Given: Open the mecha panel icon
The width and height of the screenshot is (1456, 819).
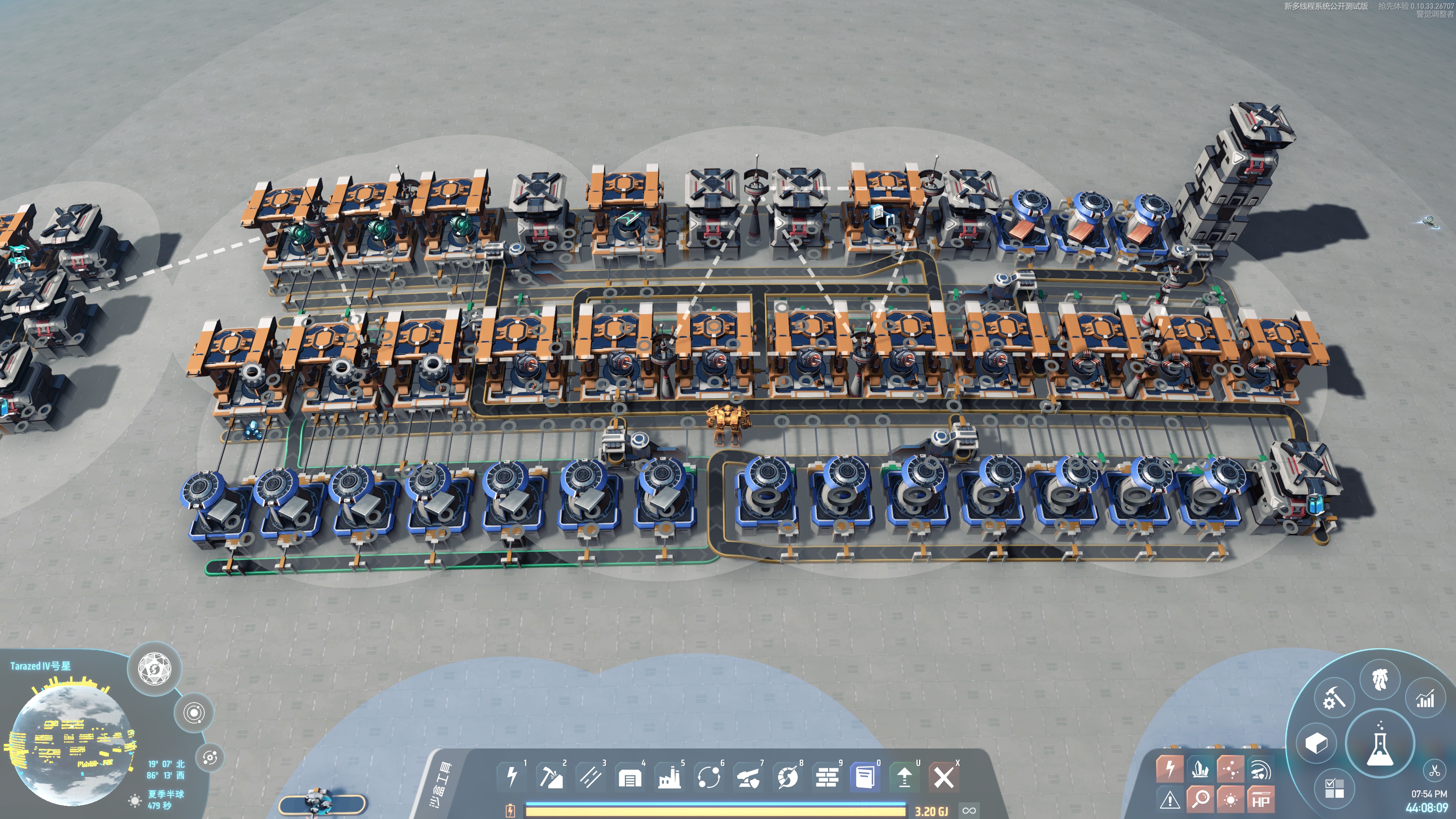Looking at the screenshot, I should pyautogui.click(x=1380, y=679).
